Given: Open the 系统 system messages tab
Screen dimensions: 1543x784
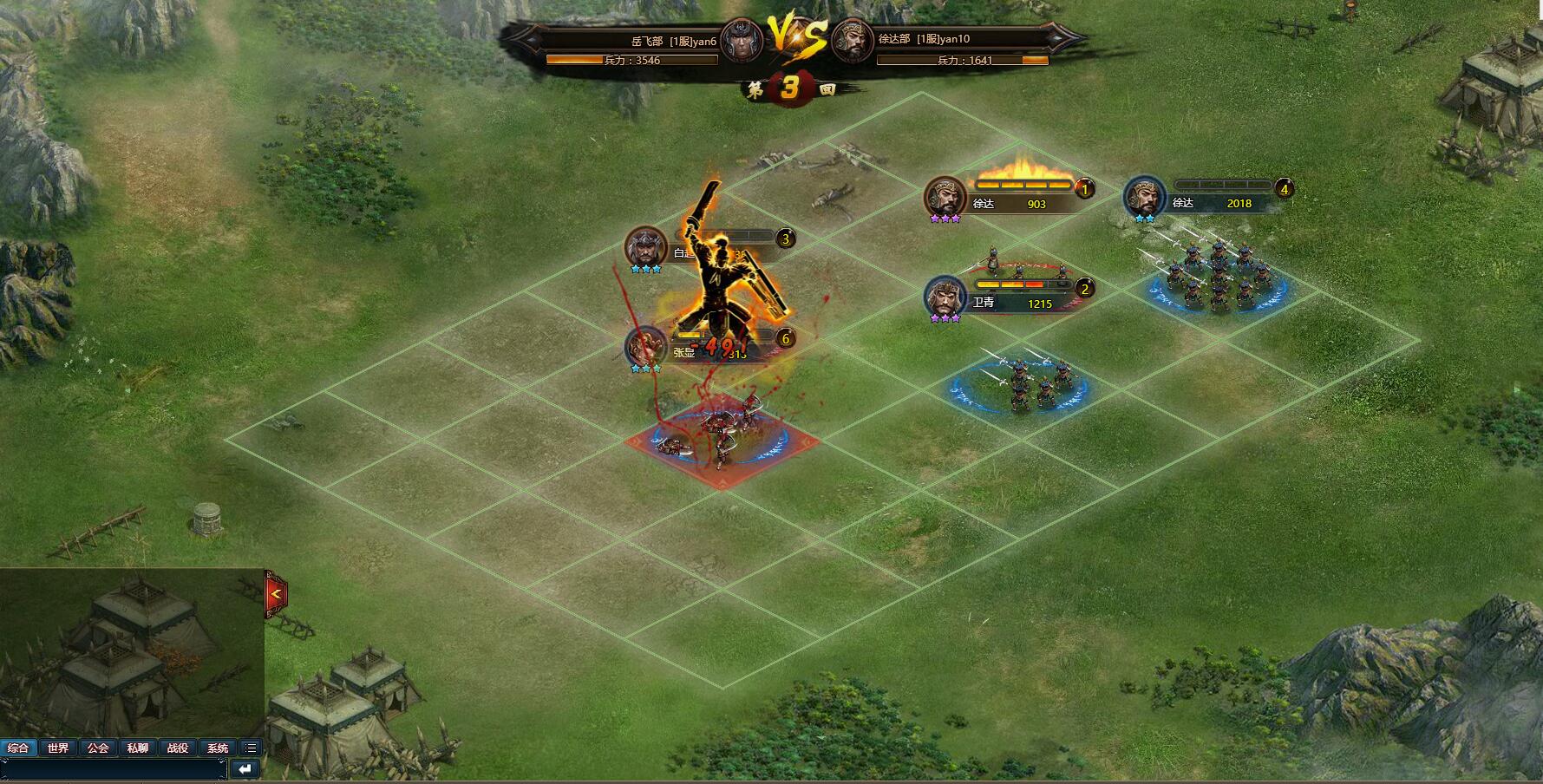Looking at the screenshot, I should click(x=218, y=748).
